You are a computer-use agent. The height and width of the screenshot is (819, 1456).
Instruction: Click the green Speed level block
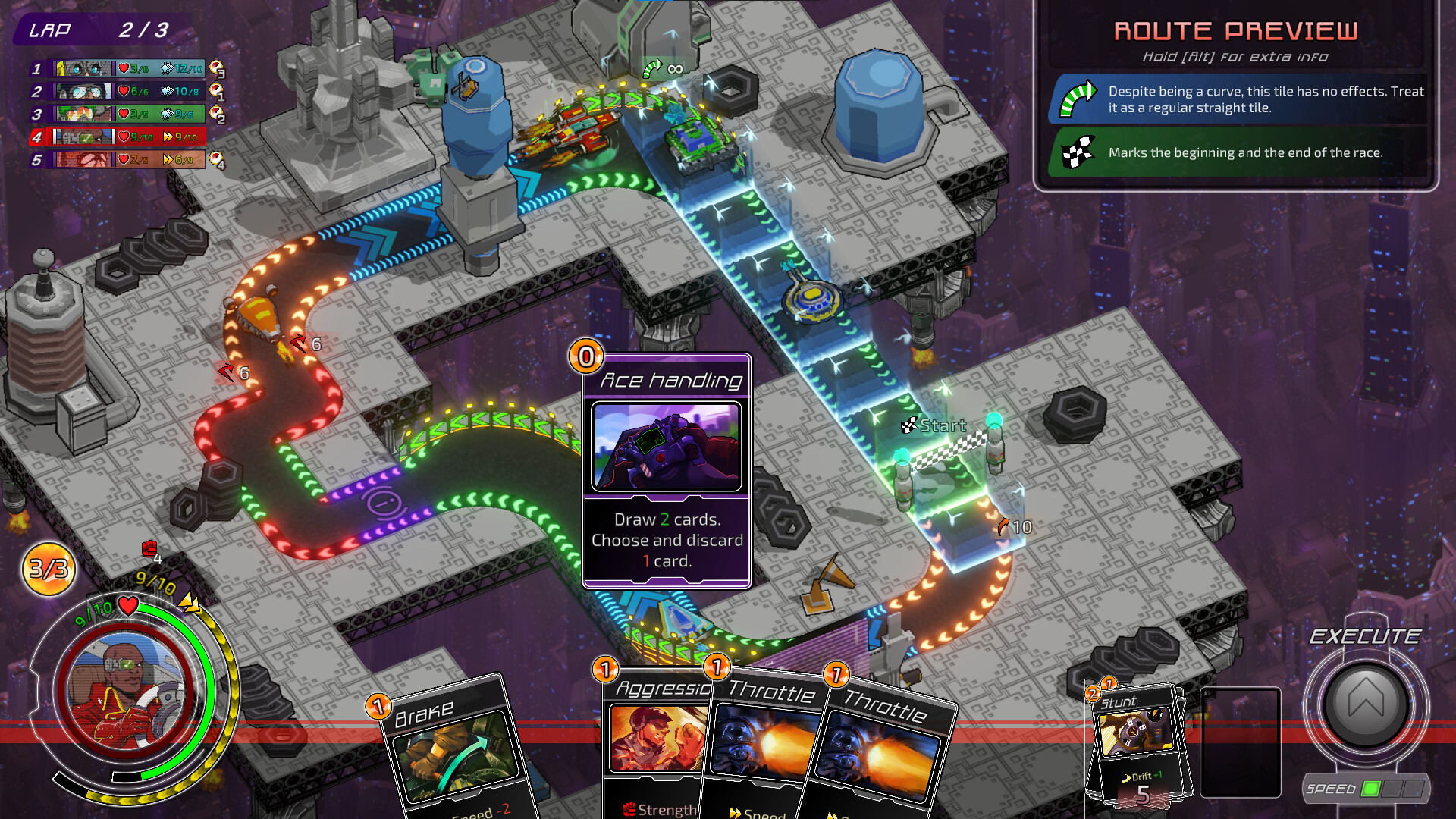point(1370,789)
